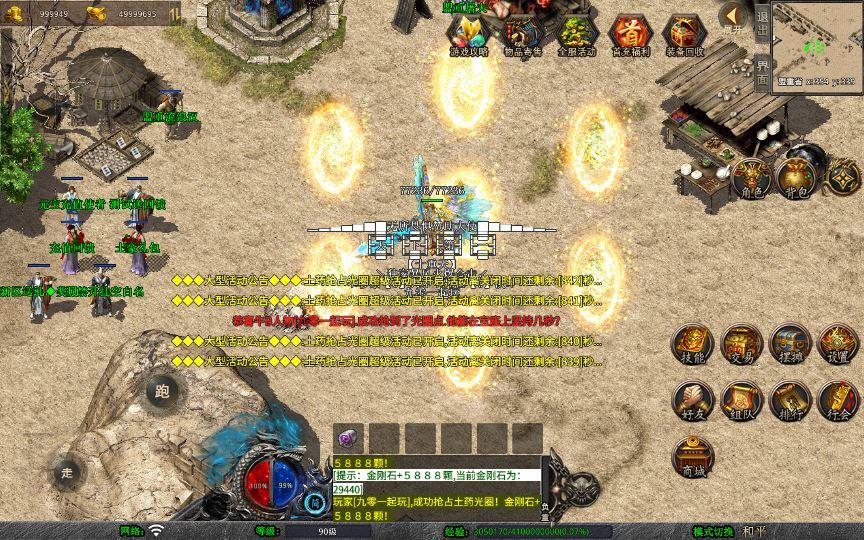Click the 界面 interface button
864x540 pixels.
point(762,72)
